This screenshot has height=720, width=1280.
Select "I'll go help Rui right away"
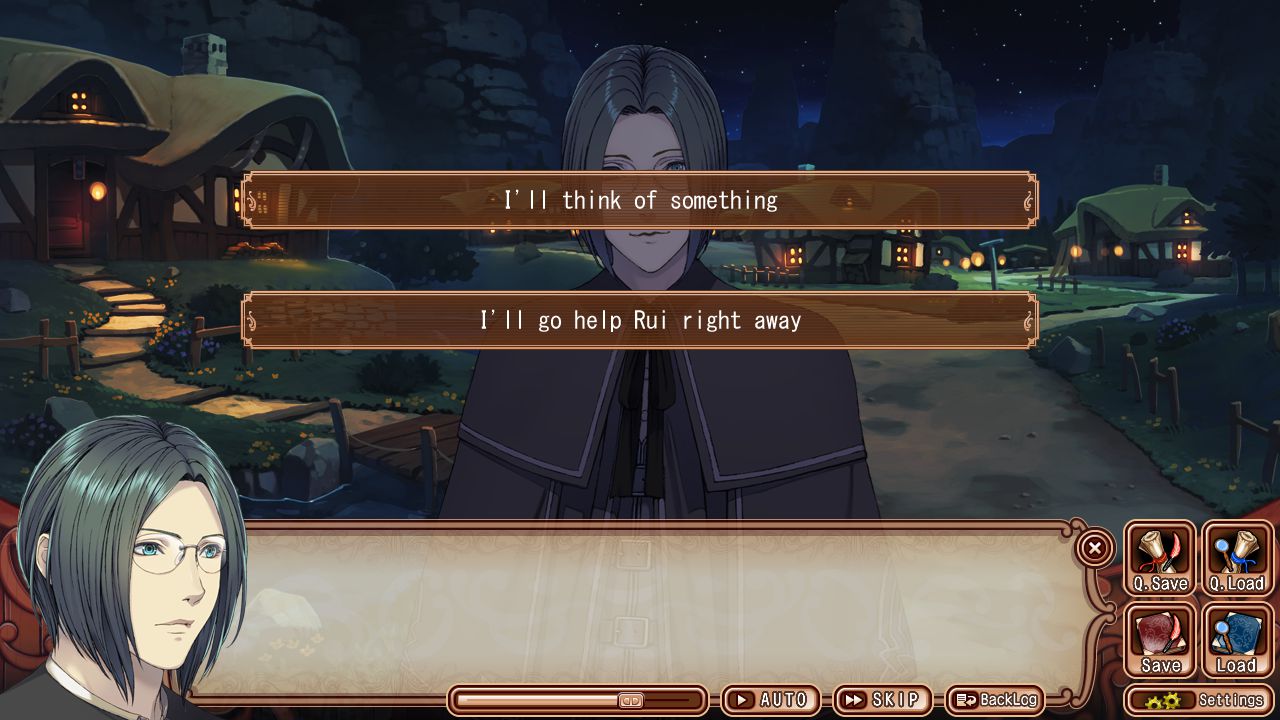pyautogui.click(x=640, y=320)
